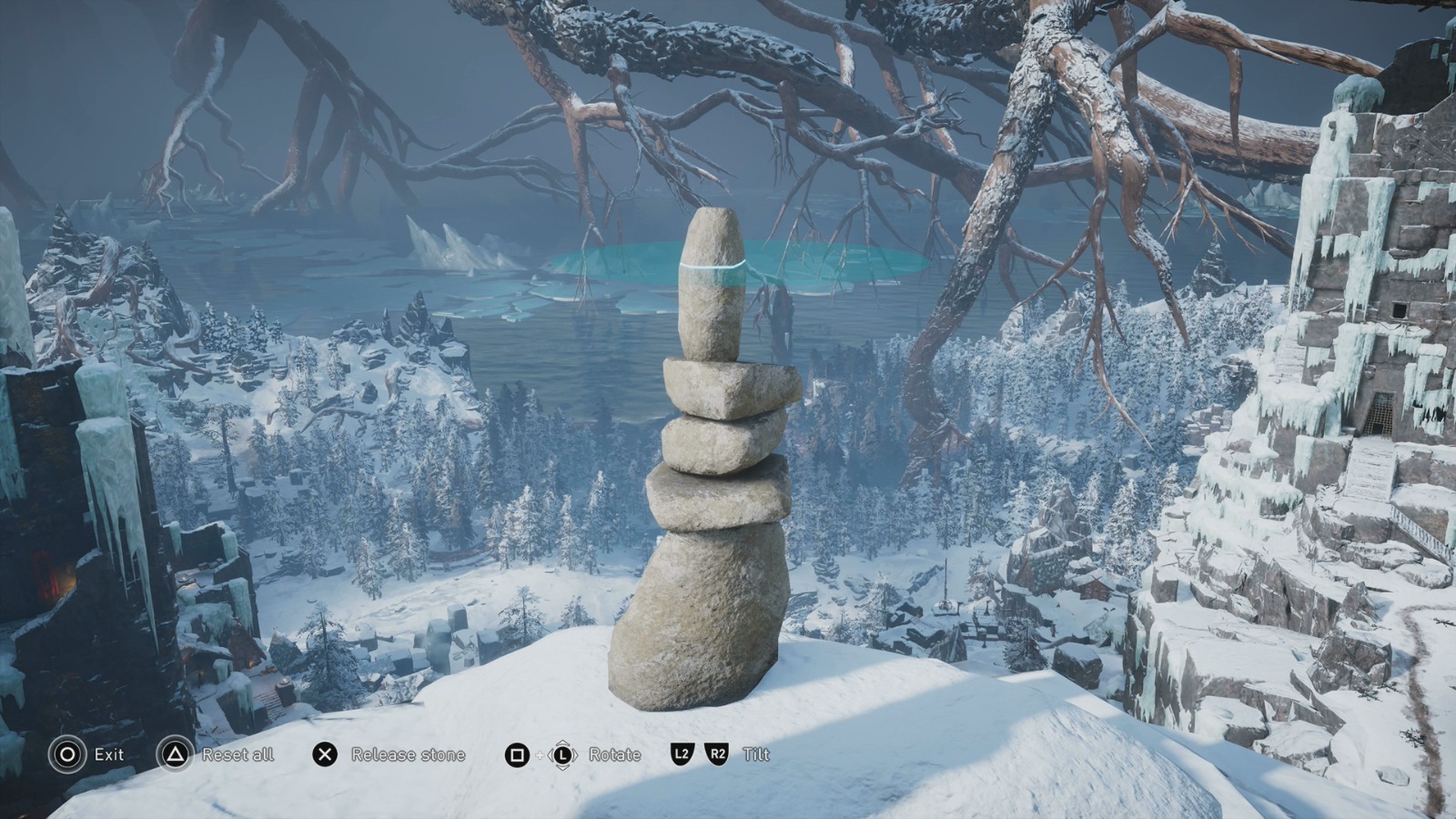The height and width of the screenshot is (819, 1456).
Task: Click the teal height ring on top stone
Action: pyautogui.click(x=713, y=265)
